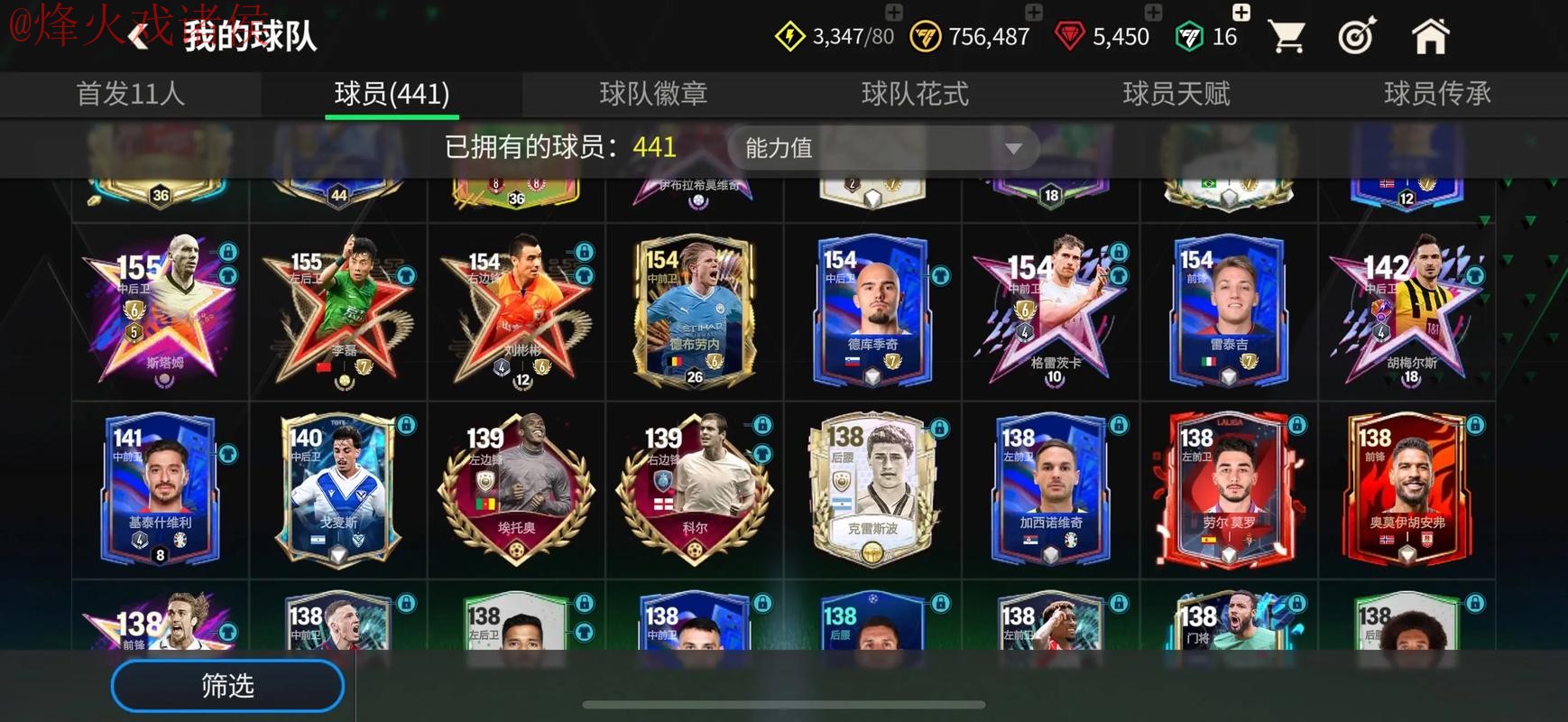1568x722 pixels.
Task: Open the shopping cart
Action: tap(1287, 34)
